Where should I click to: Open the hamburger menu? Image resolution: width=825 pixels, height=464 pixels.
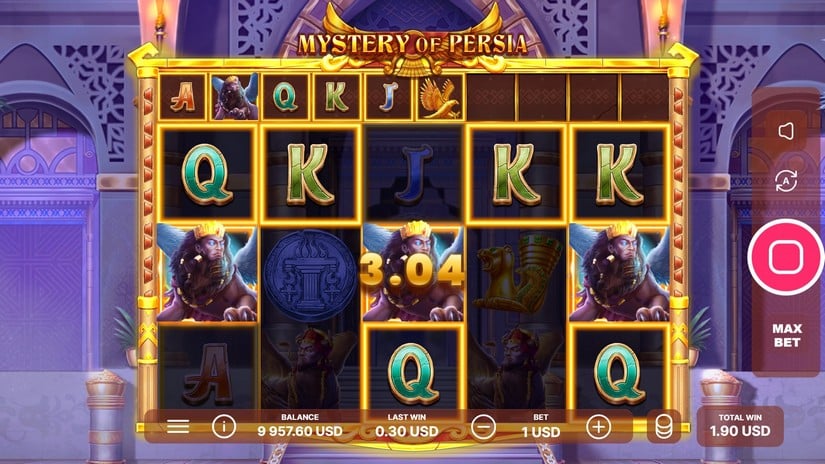pyautogui.click(x=178, y=427)
